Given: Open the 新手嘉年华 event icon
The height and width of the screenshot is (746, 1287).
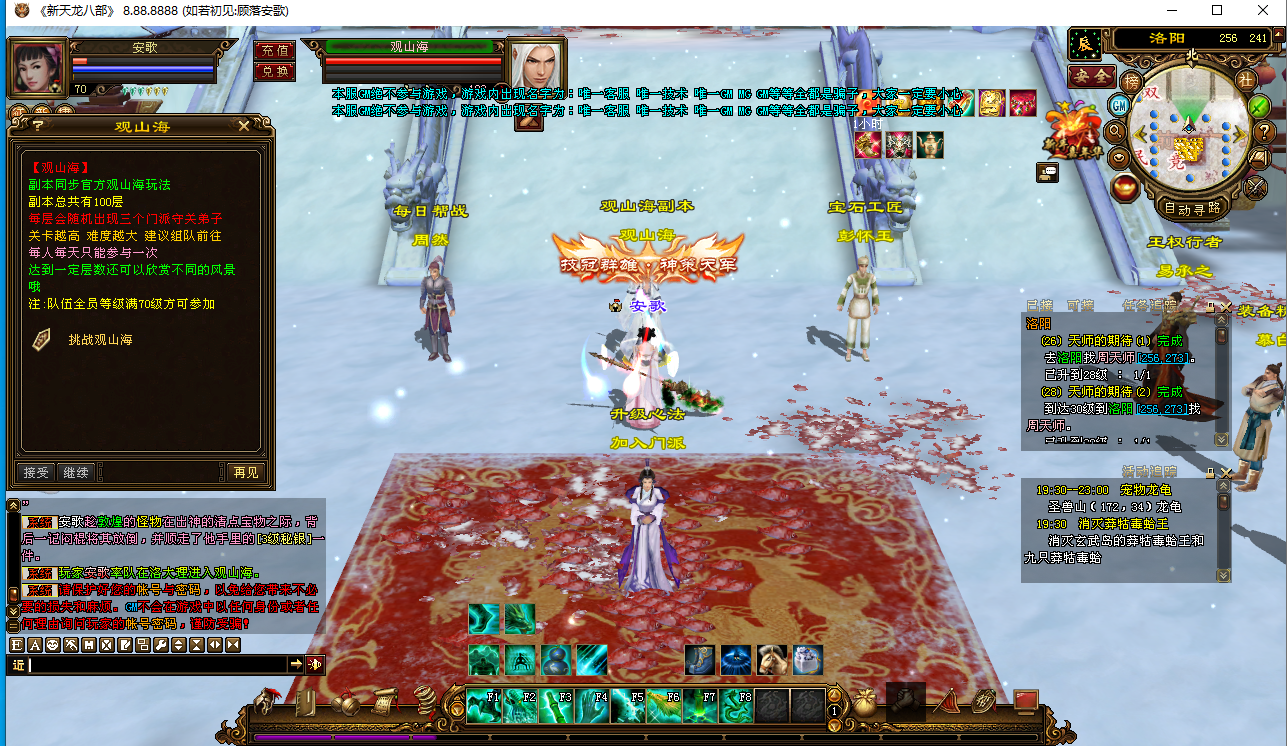Looking at the screenshot, I should pyautogui.click(x=1071, y=130).
